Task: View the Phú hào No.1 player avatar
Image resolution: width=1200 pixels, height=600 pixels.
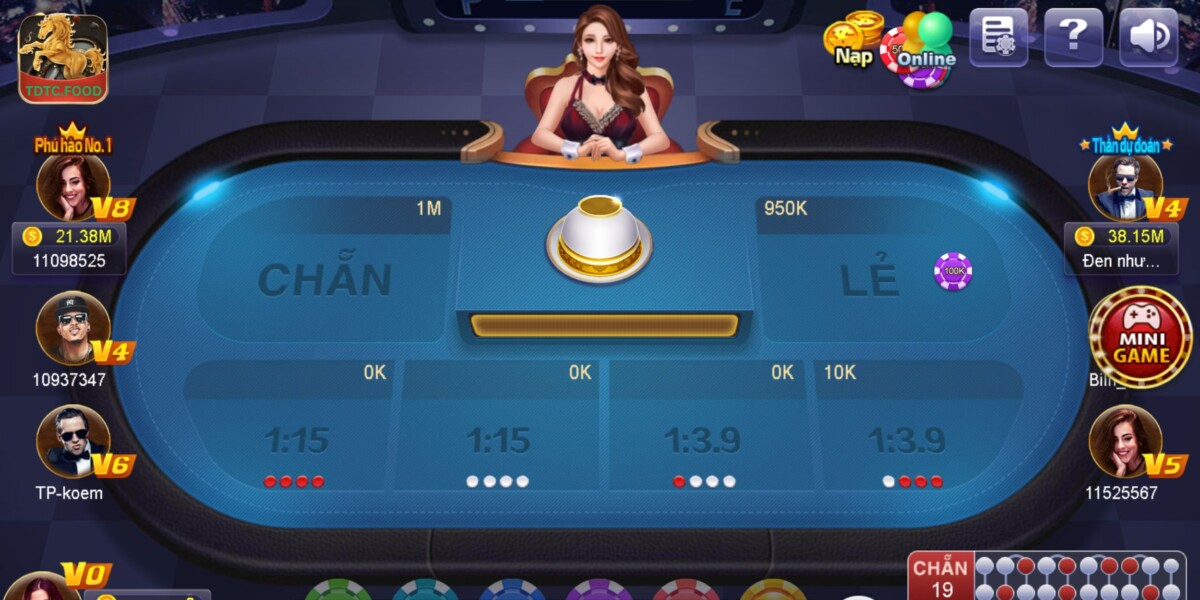Action: coord(72,187)
